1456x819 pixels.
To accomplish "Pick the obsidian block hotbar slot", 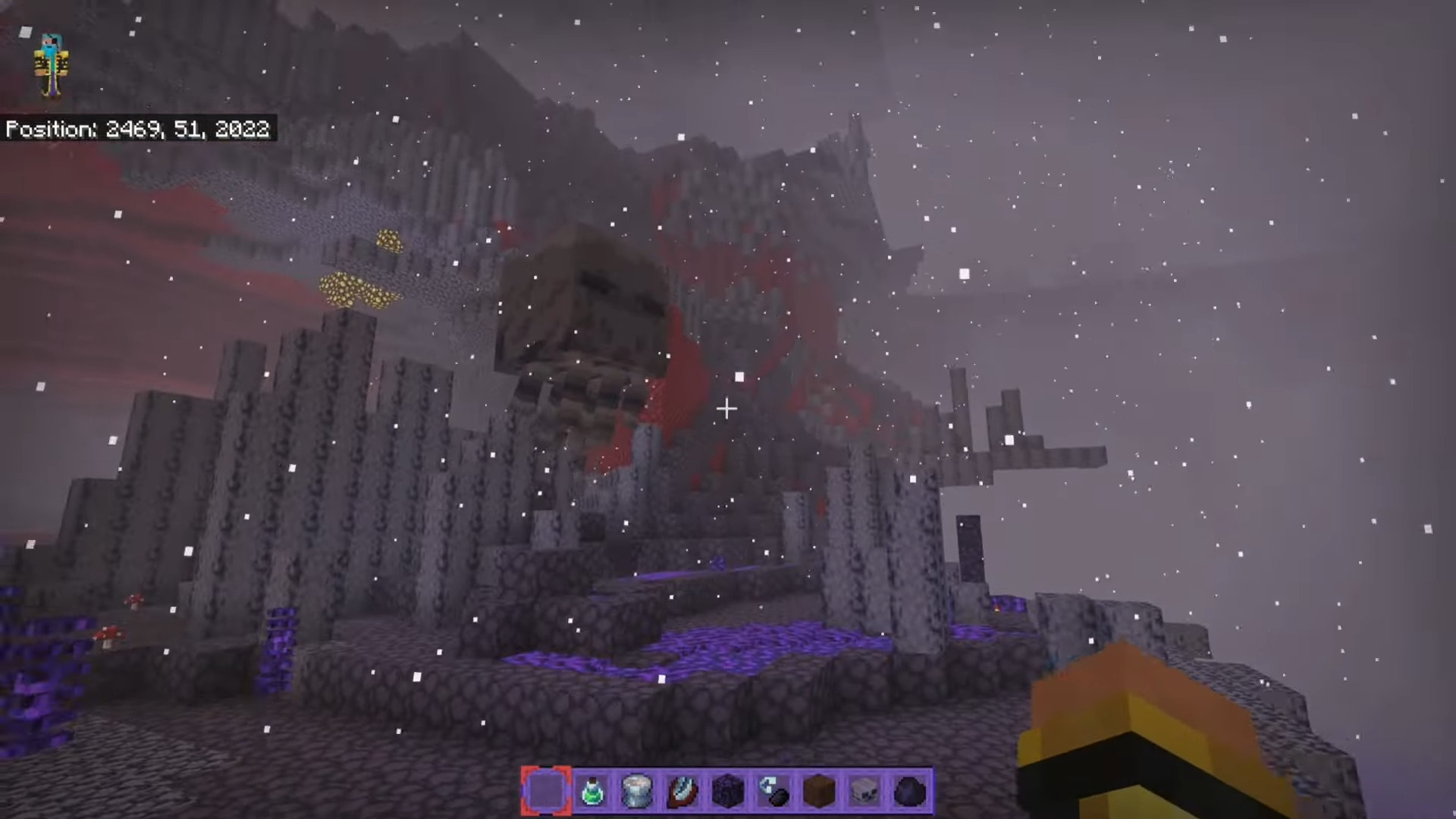I will pyautogui.click(x=728, y=792).
